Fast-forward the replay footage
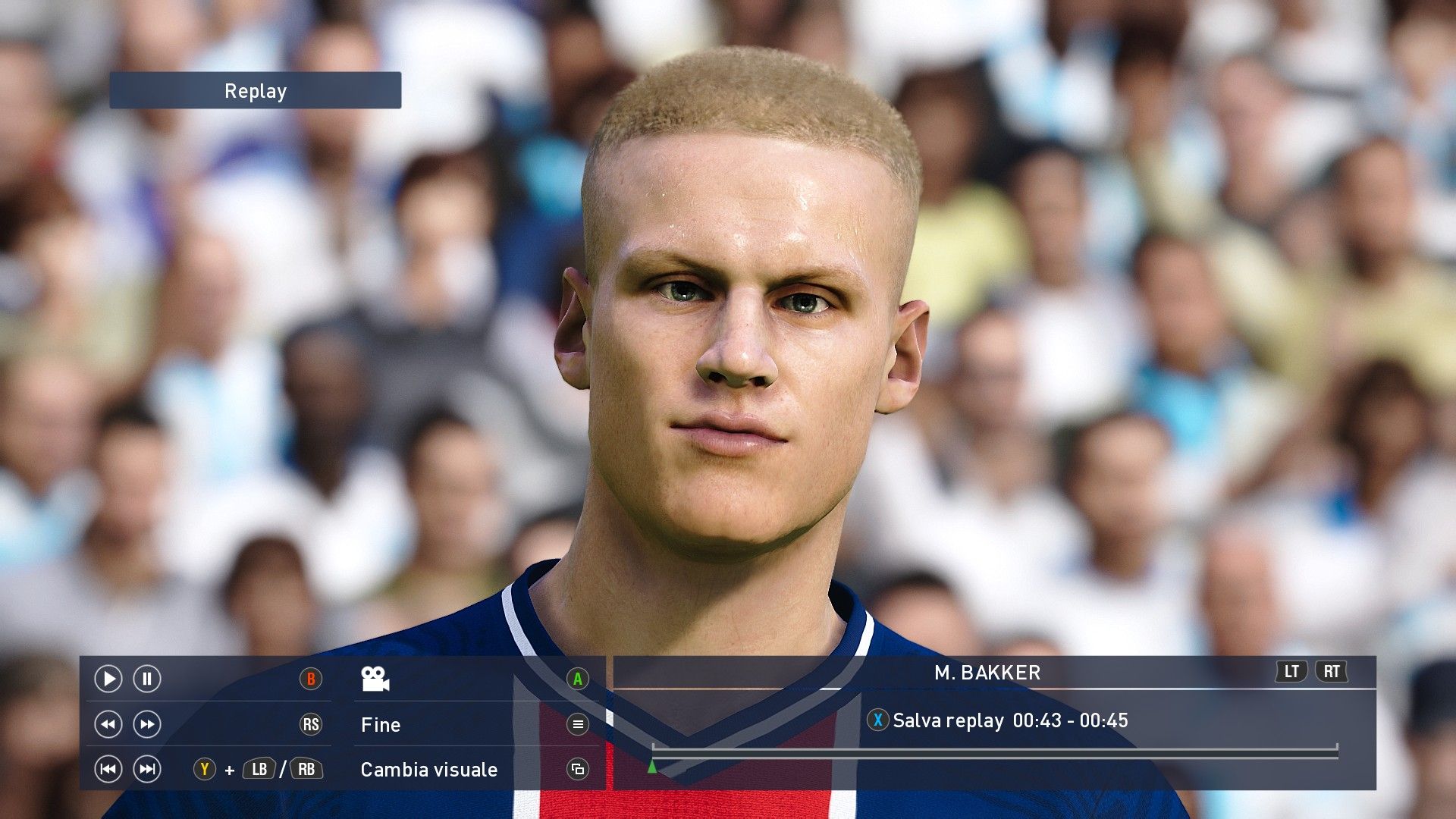Viewport: 1456px width, 819px height. [x=147, y=724]
